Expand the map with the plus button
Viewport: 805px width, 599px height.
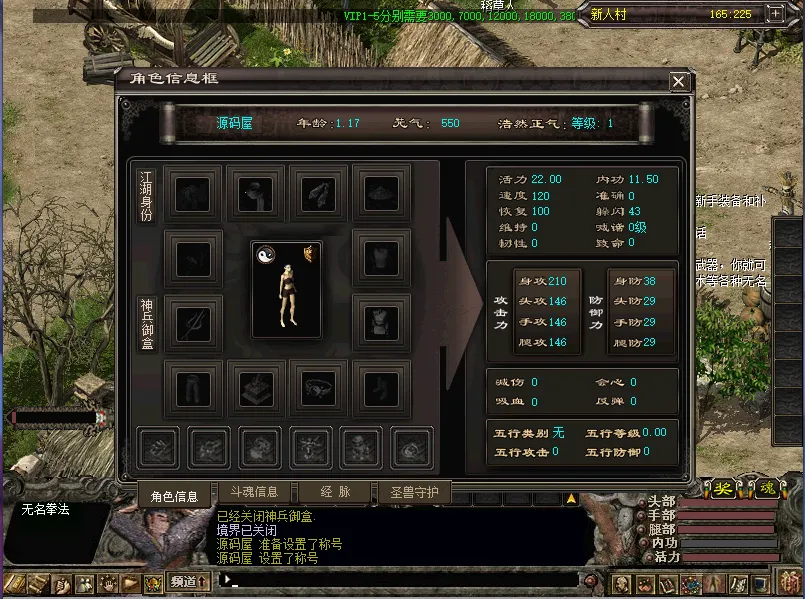click(x=775, y=14)
